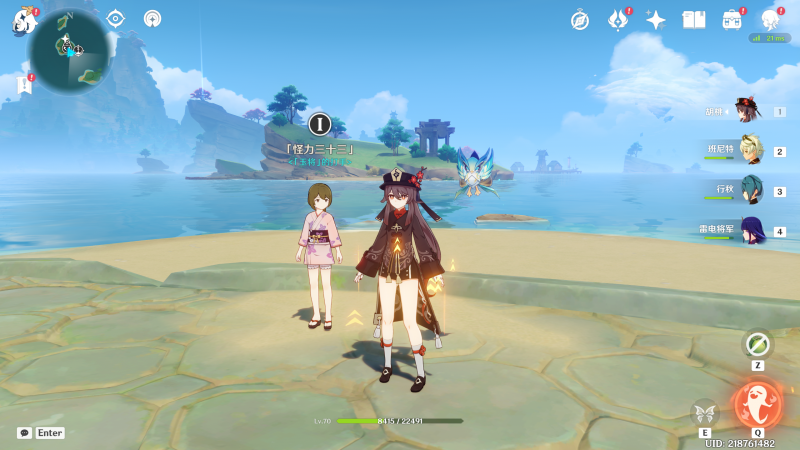Toggle the eye-shaped view icon

(x=115, y=18)
